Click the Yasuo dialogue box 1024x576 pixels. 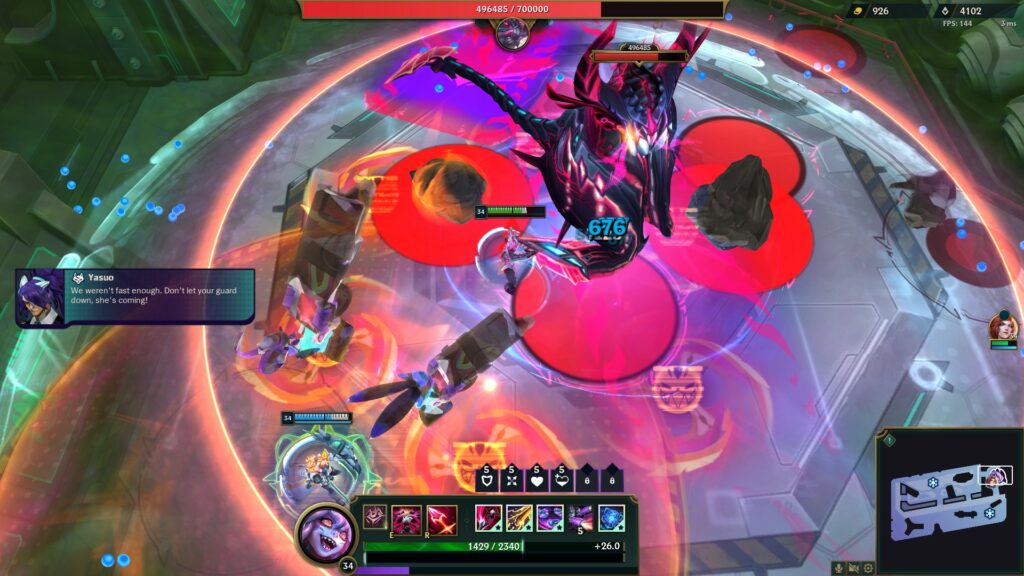[135, 297]
